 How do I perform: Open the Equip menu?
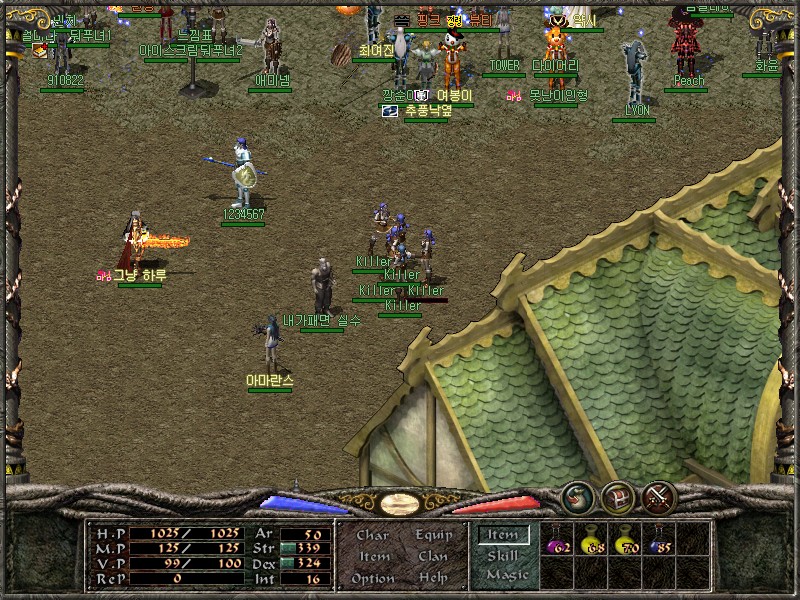click(x=433, y=535)
